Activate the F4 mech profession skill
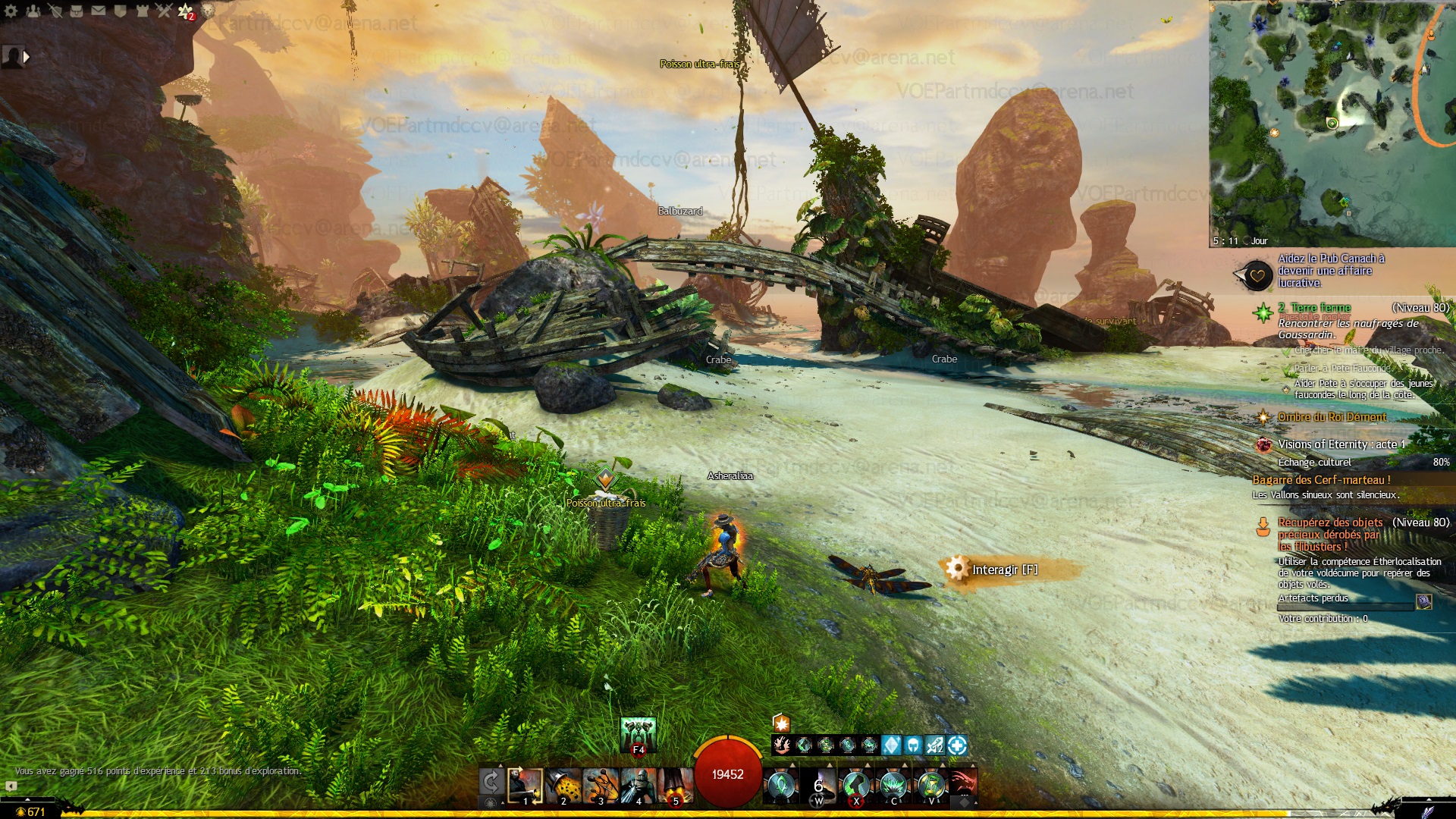This screenshot has height=819, width=1456. point(638,734)
